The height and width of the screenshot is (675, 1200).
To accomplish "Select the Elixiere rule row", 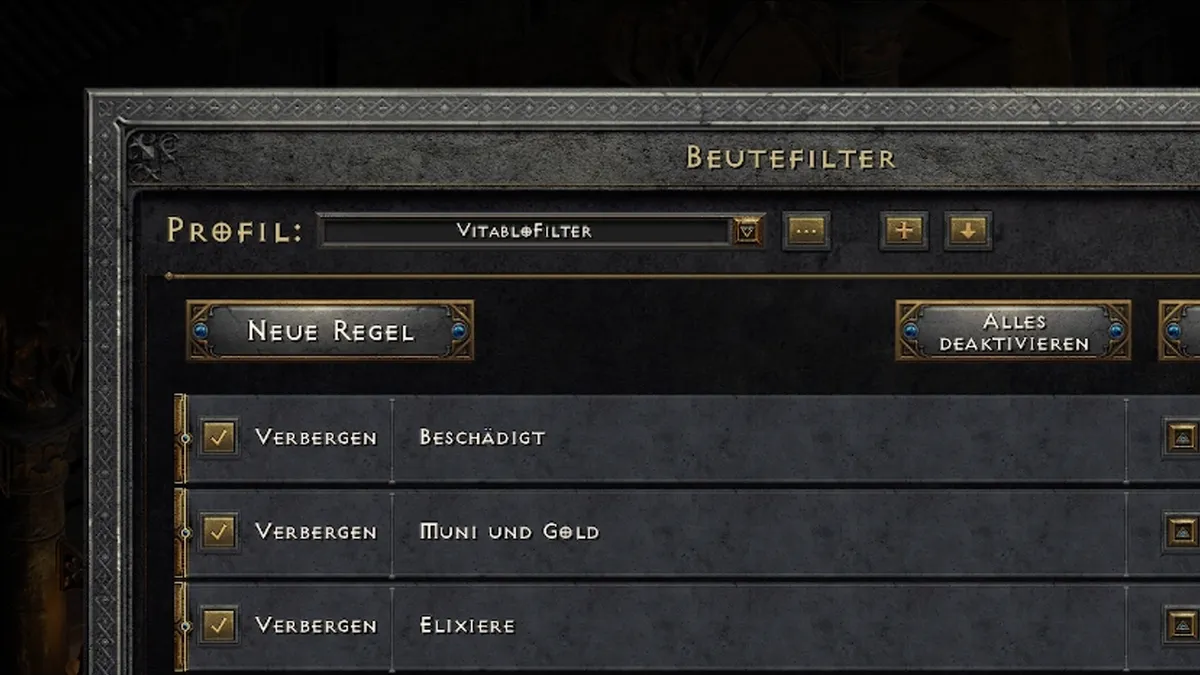I will coord(750,626).
